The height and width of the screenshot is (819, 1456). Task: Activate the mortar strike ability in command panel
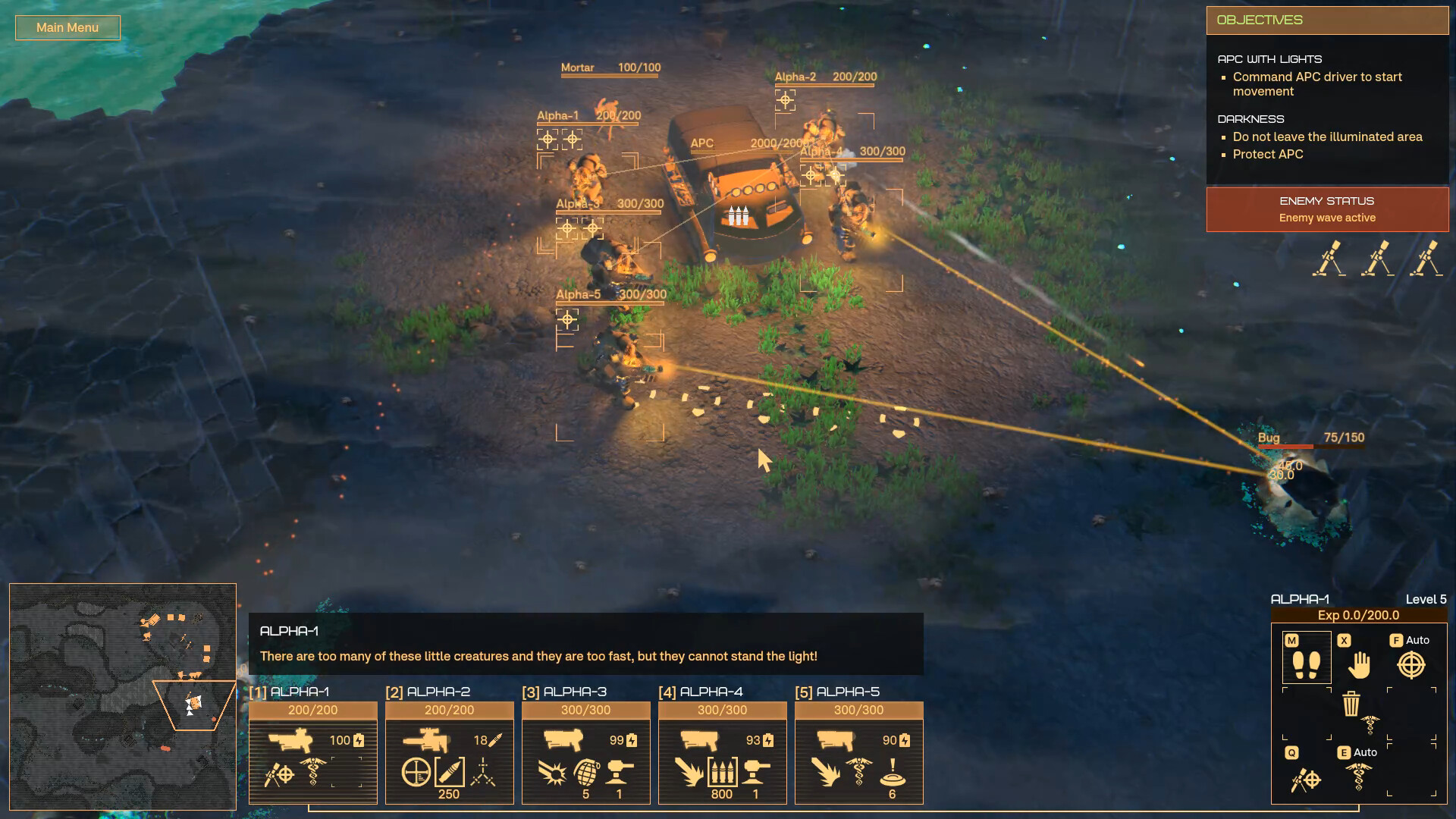click(x=1306, y=779)
